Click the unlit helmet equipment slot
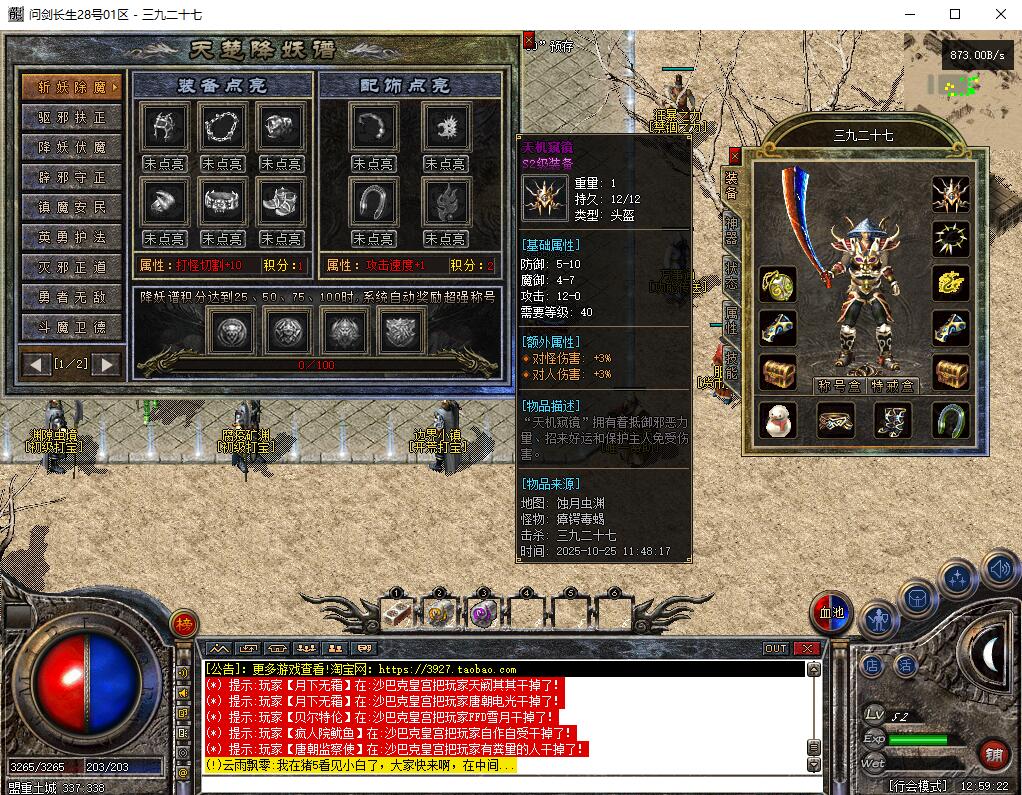 [163, 127]
